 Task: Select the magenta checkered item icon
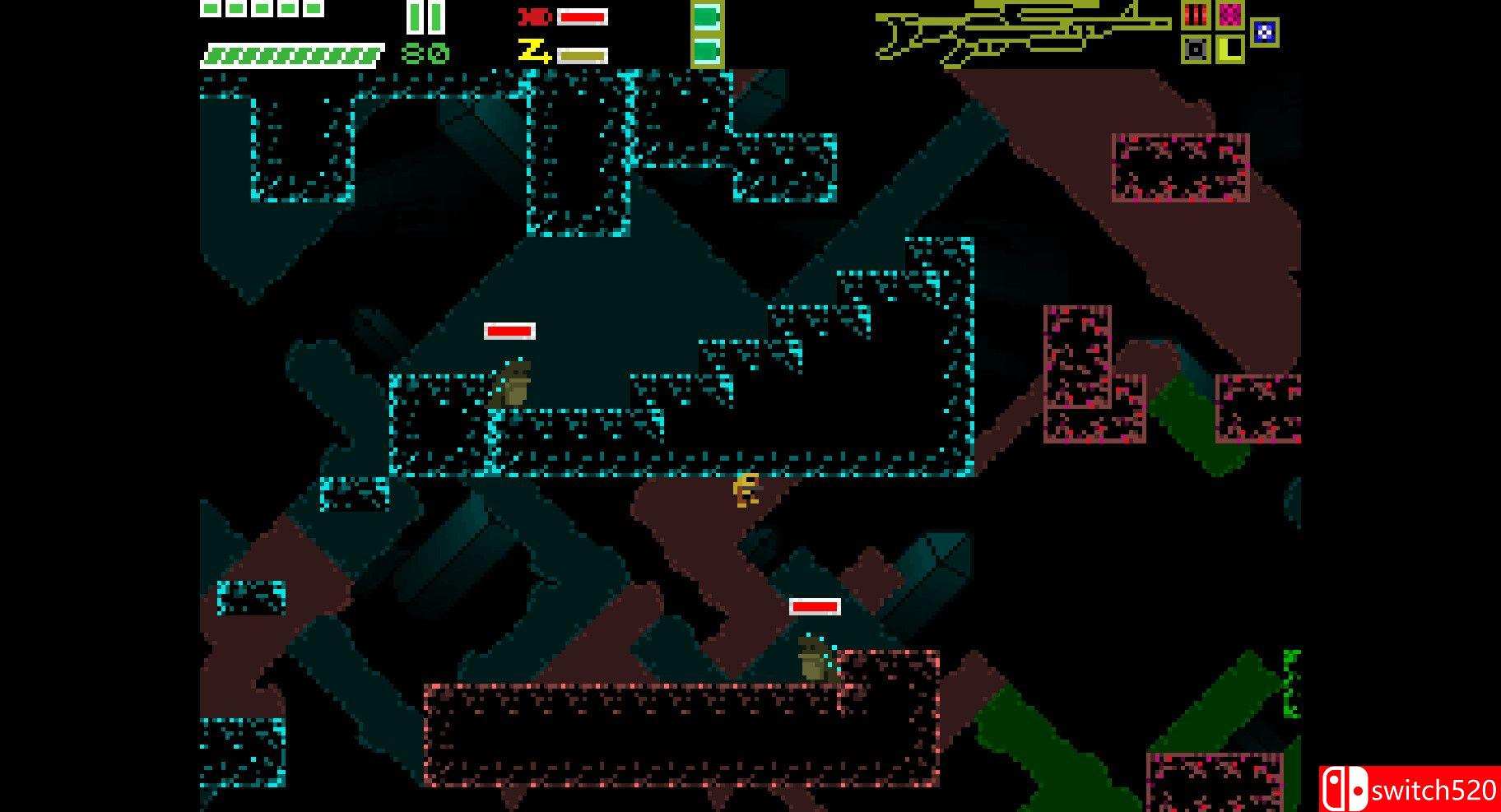coord(1229,15)
